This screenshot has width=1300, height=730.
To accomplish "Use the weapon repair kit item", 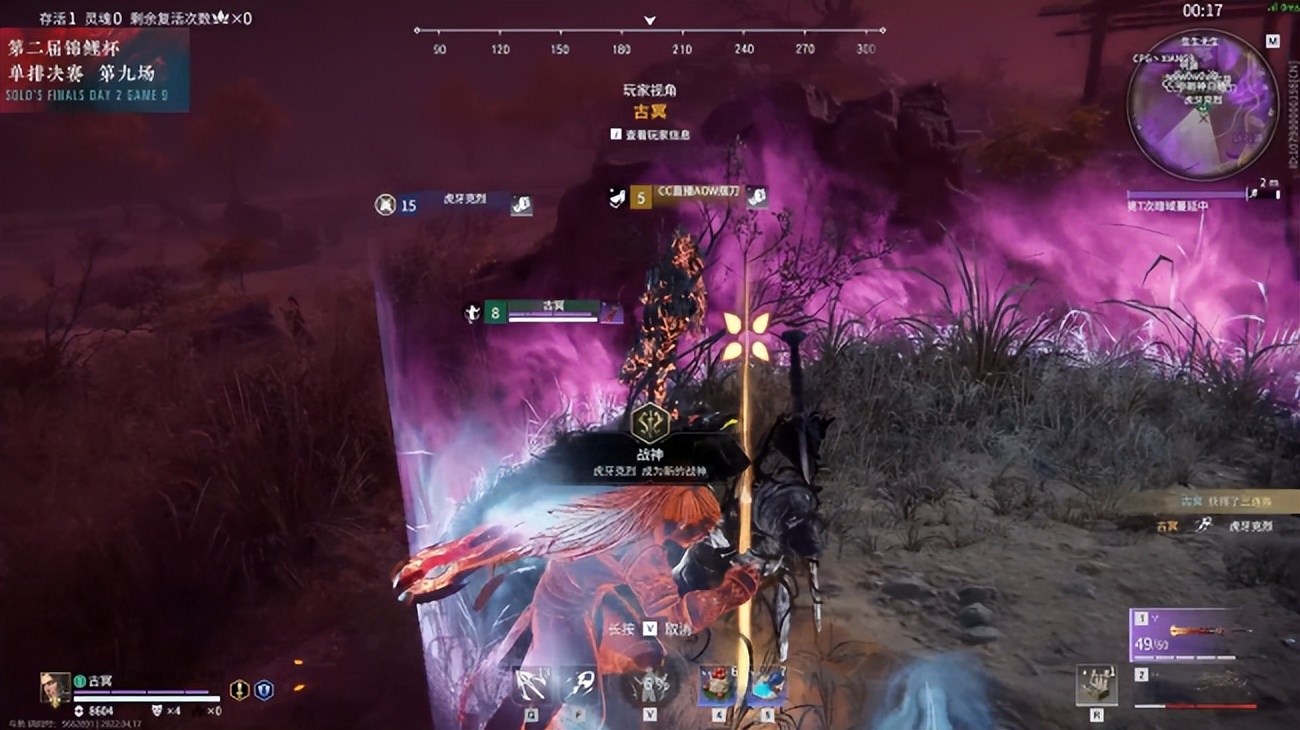I will click(x=1096, y=685).
